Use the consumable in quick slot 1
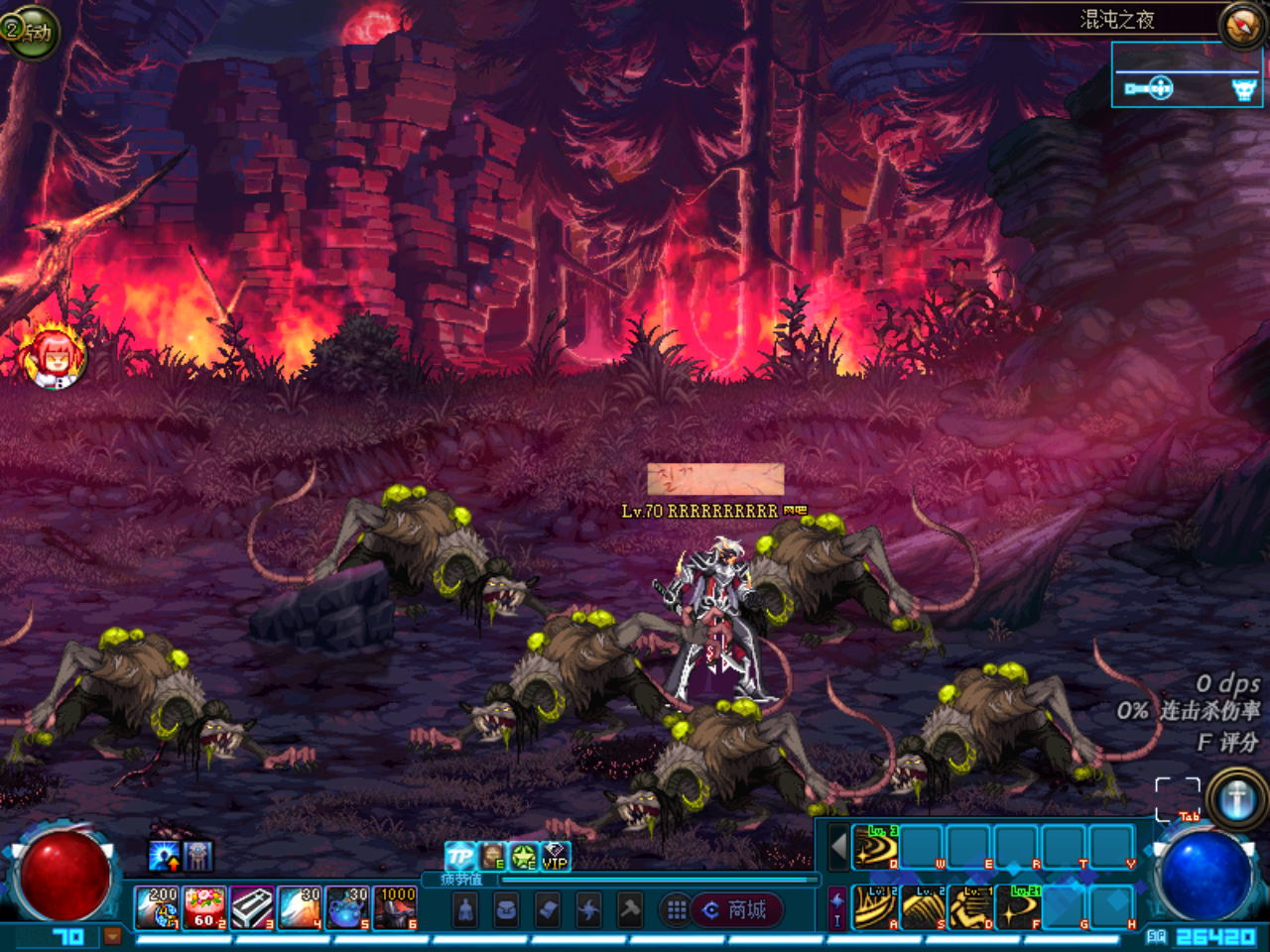This screenshot has width=1270, height=952. tap(157, 907)
